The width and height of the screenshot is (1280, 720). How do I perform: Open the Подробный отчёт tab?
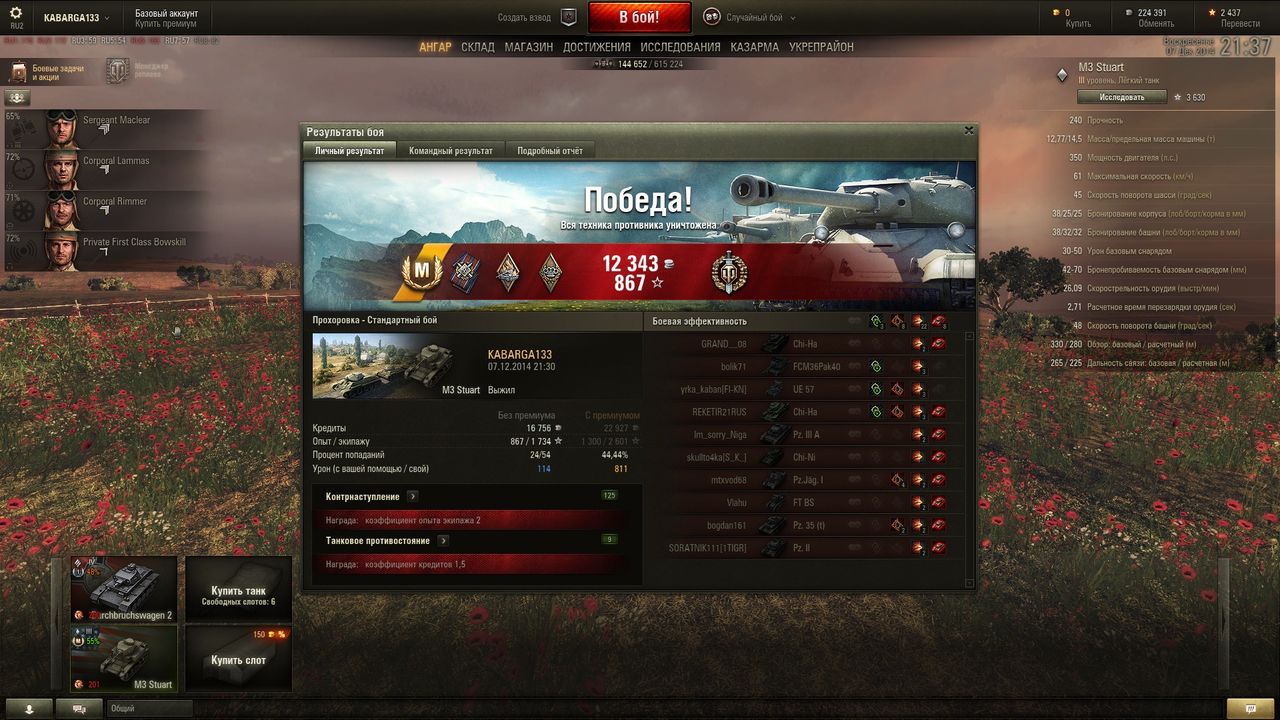click(549, 151)
